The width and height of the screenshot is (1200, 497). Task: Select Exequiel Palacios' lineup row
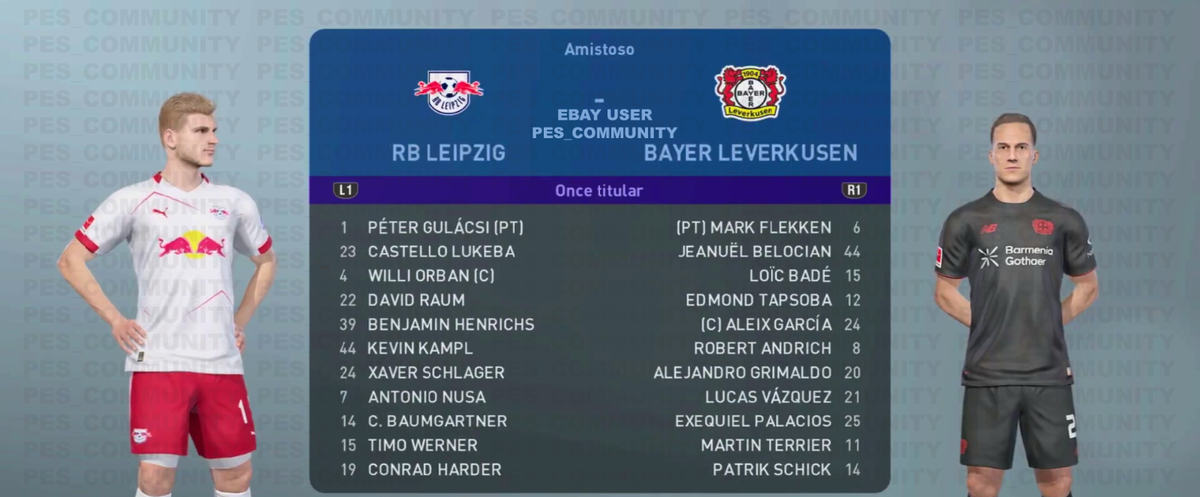coord(753,421)
